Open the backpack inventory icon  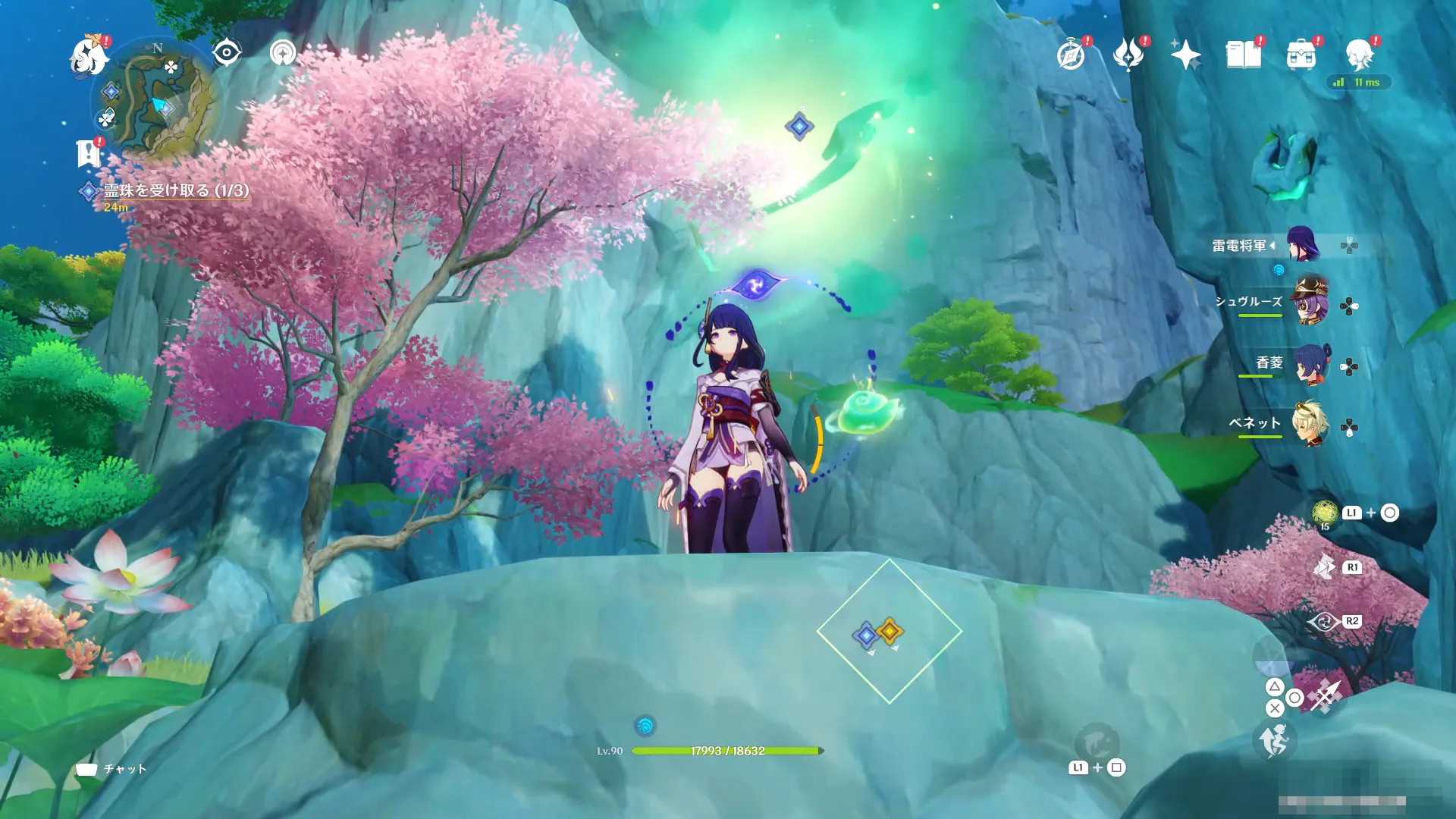tap(1301, 55)
